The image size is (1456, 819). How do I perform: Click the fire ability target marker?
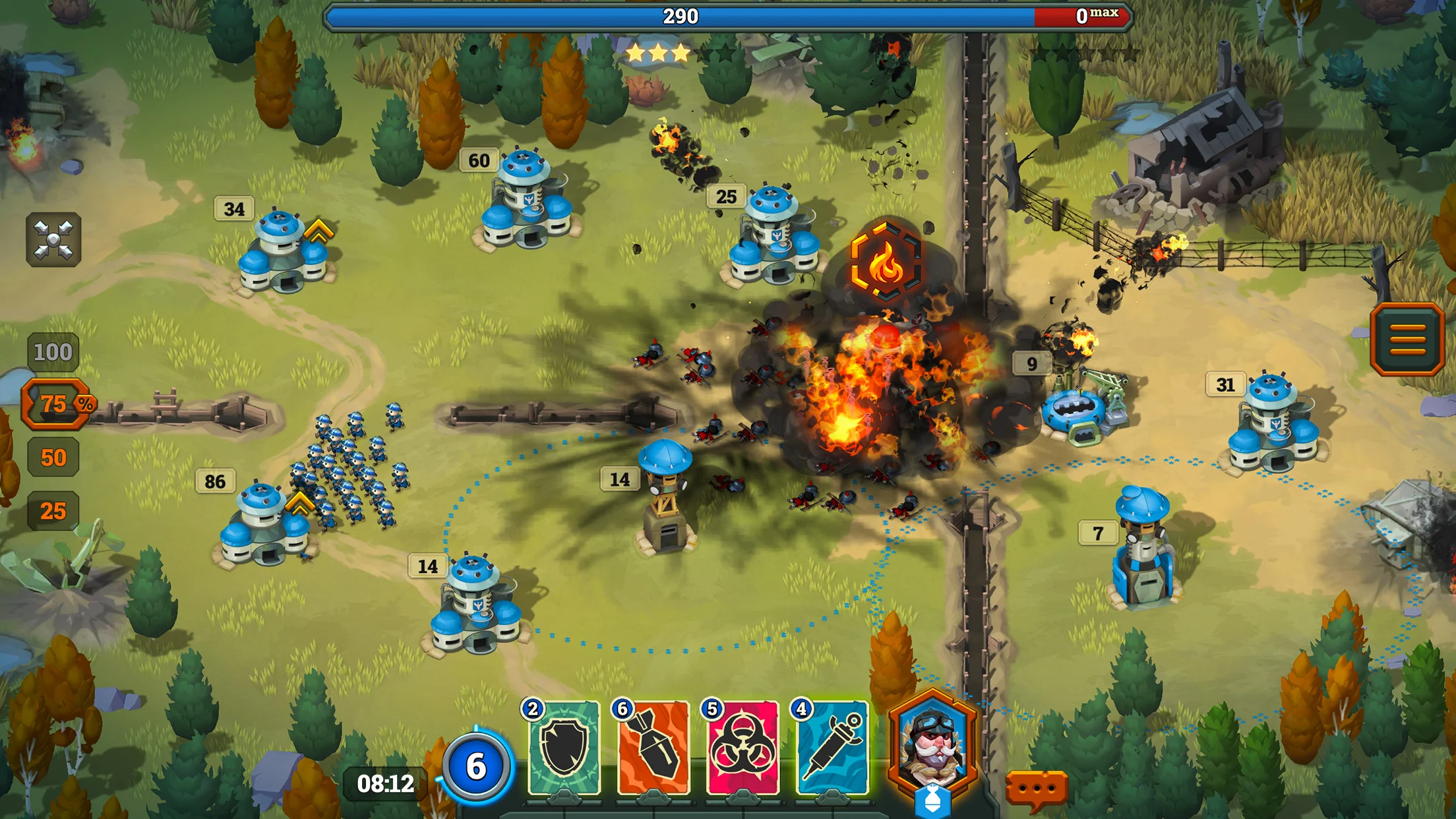point(886,262)
